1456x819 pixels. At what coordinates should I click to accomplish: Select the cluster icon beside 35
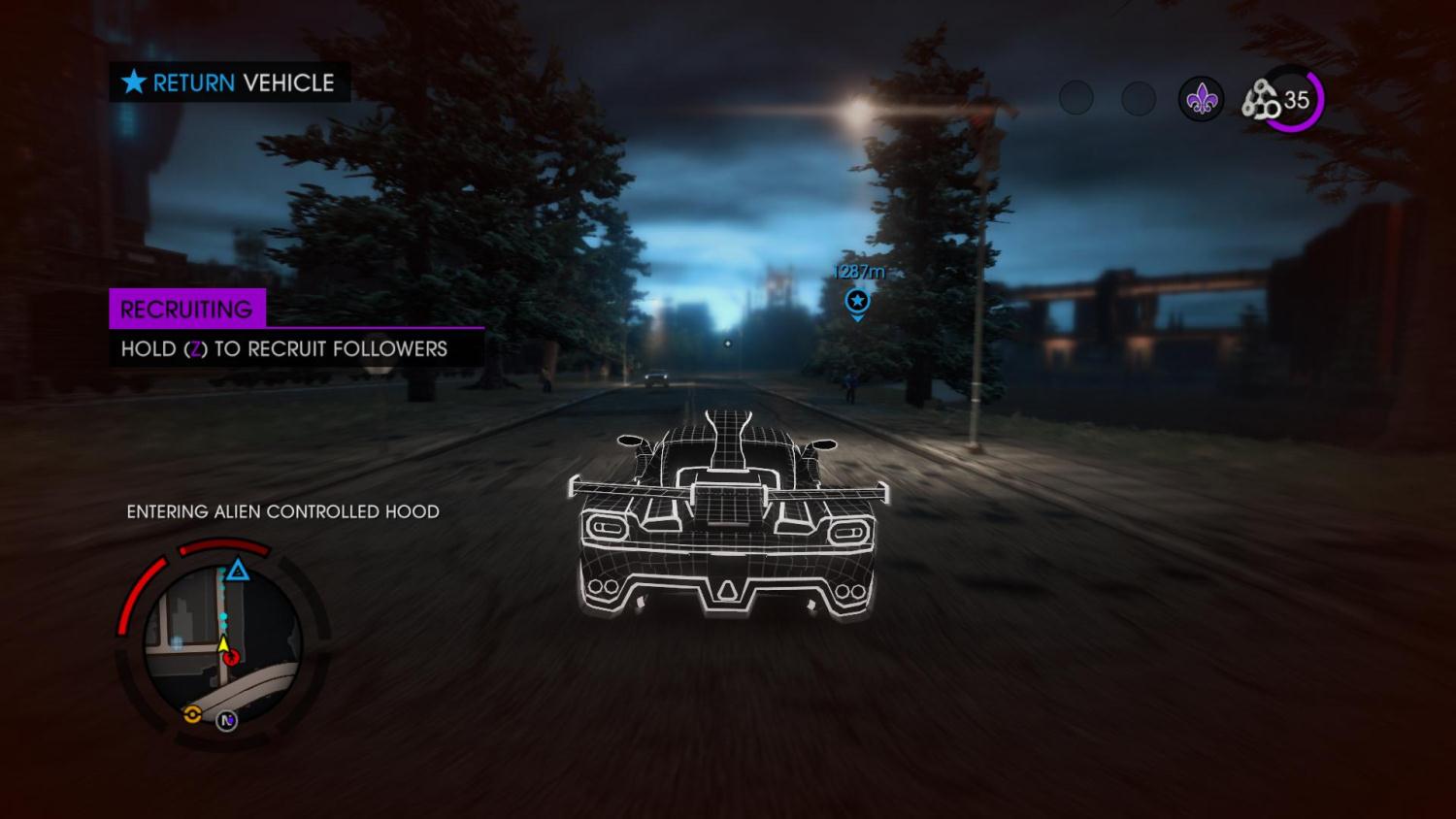tap(1261, 100)
